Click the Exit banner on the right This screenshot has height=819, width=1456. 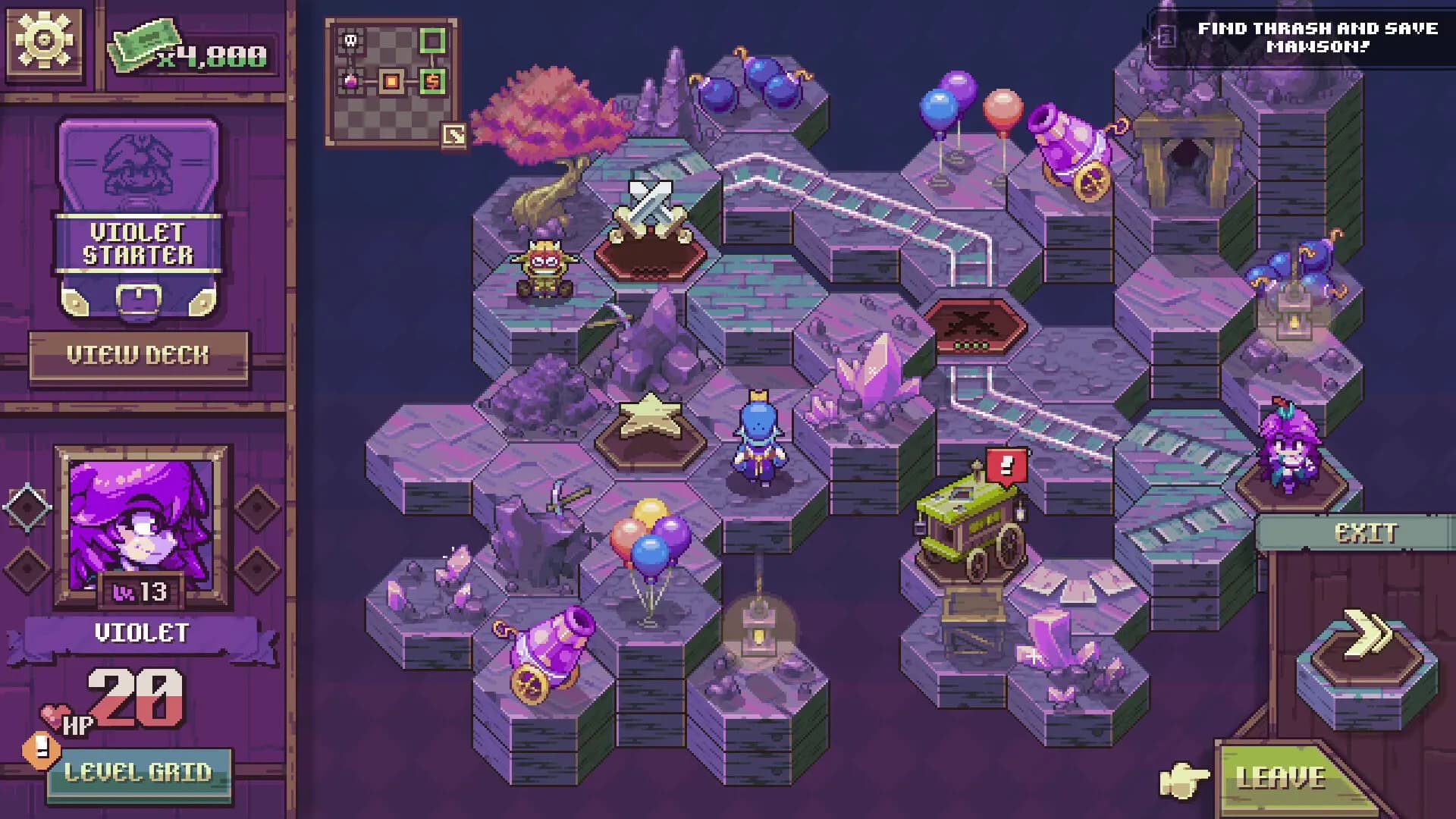point(1365,533)
